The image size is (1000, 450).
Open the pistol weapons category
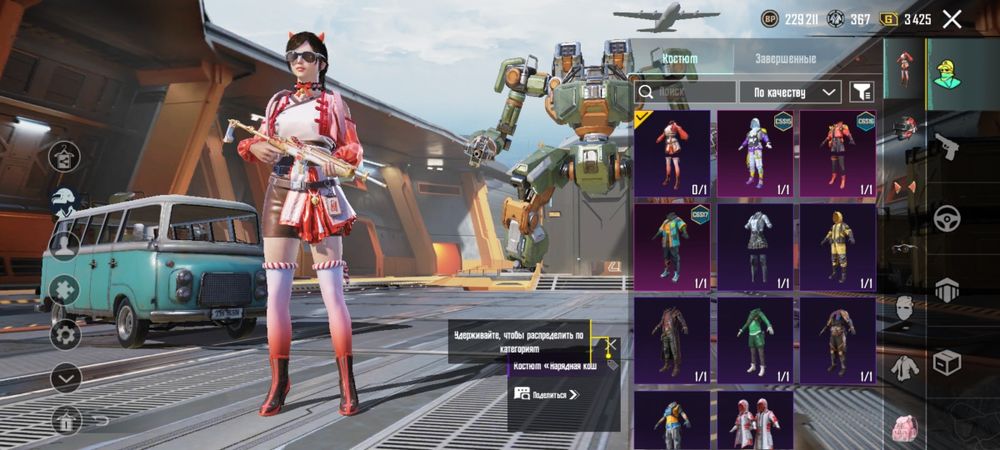pyautogui.click(x=946, y=148)
